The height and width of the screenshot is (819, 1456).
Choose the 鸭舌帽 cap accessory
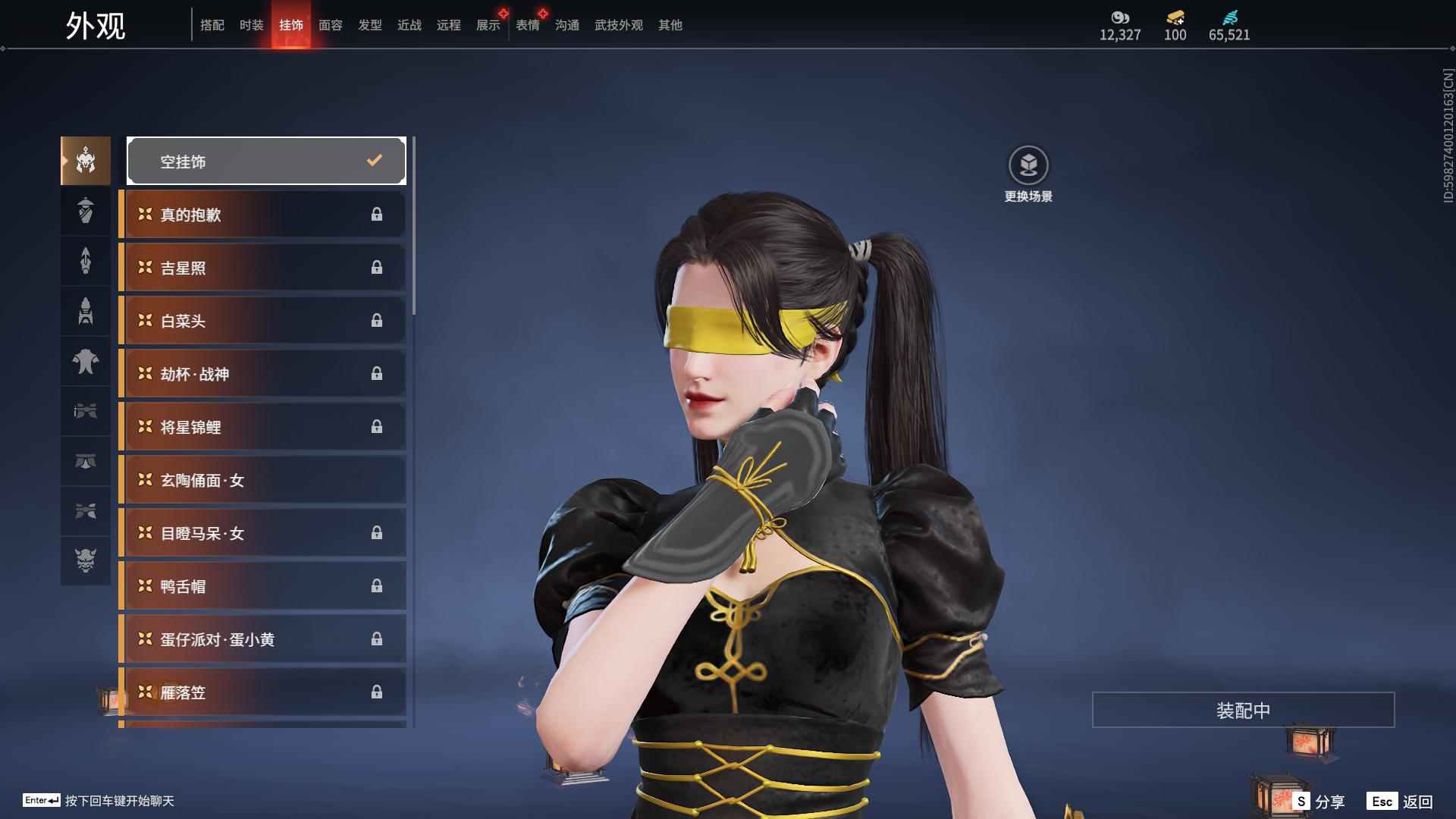click(x=263, y=586)
